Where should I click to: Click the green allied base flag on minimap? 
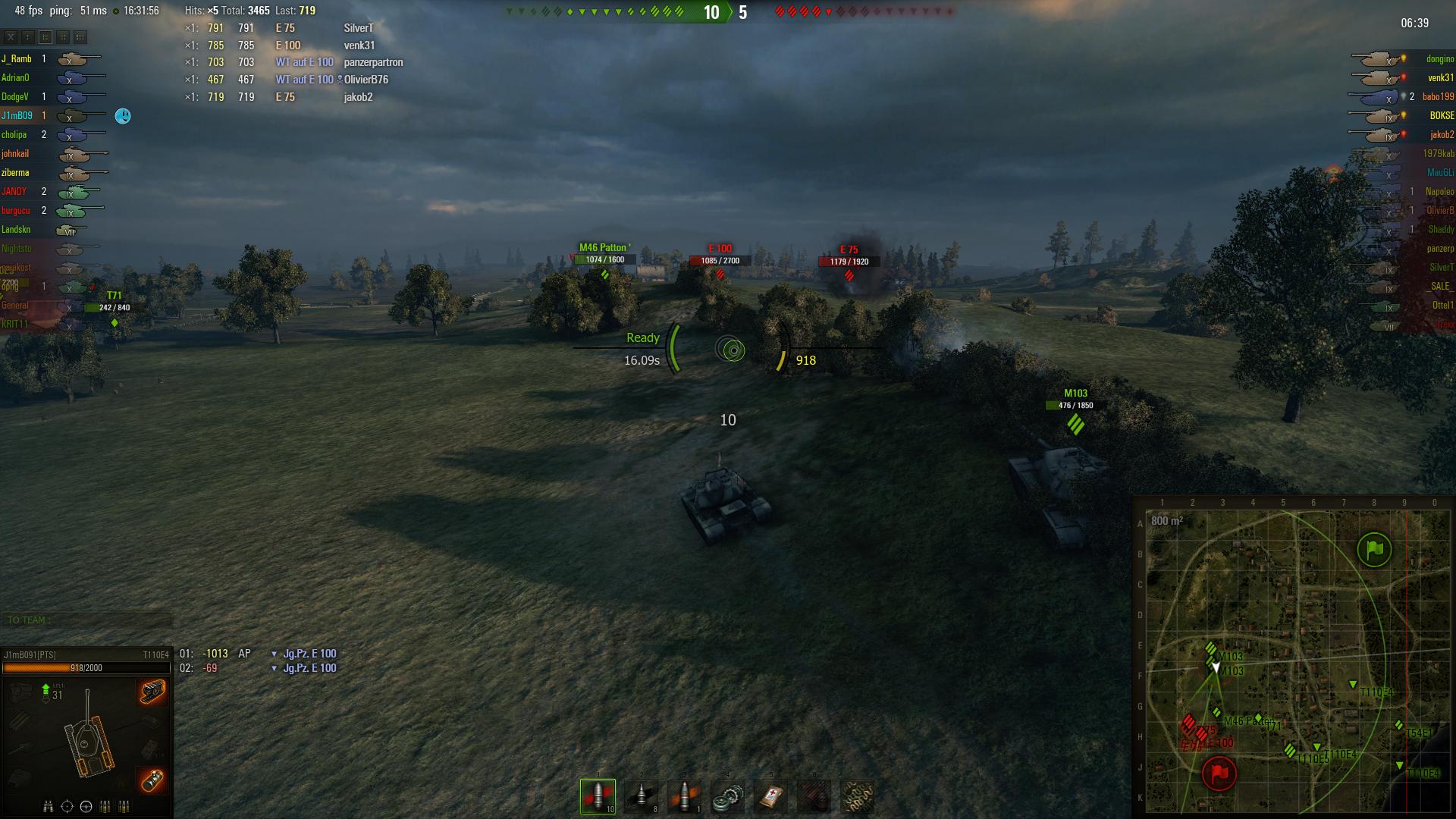click(x=1374, y=550)
